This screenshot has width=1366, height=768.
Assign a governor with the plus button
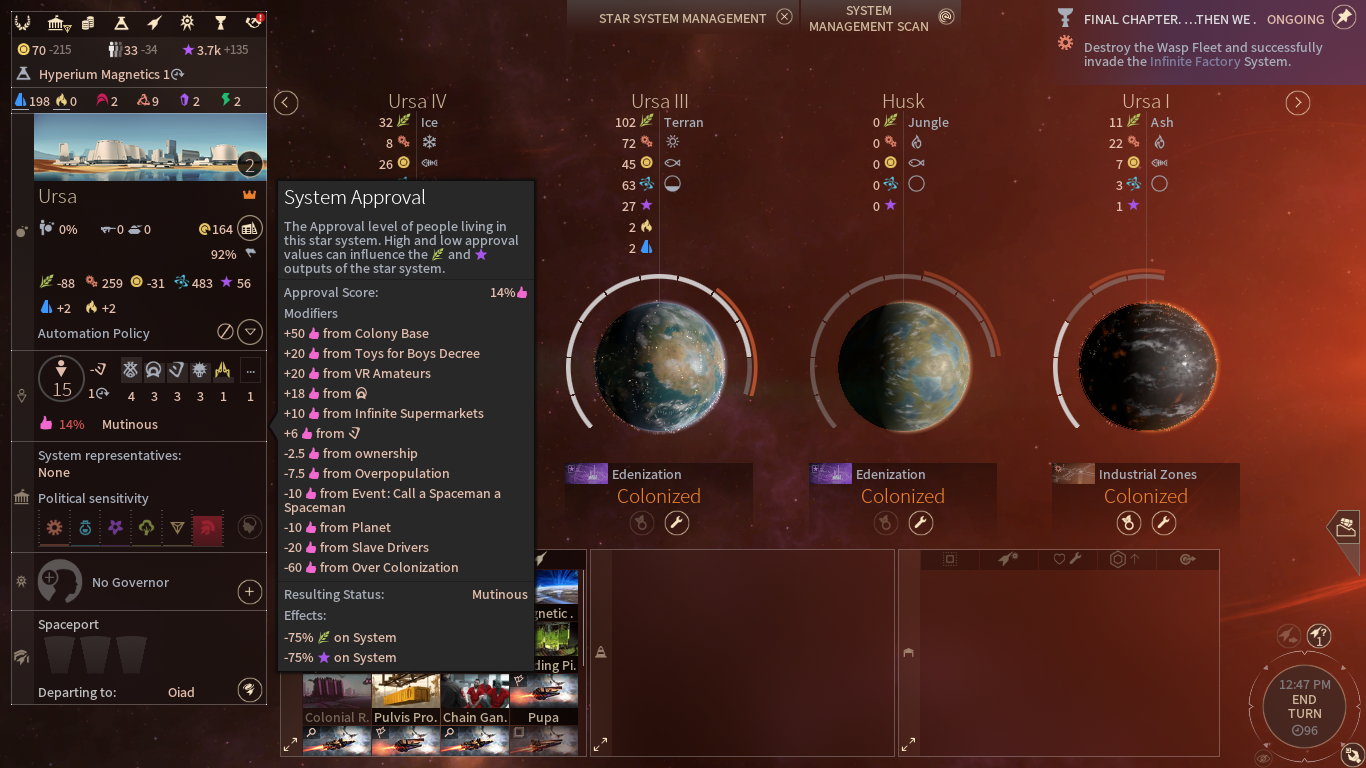(x=250, y=593)
